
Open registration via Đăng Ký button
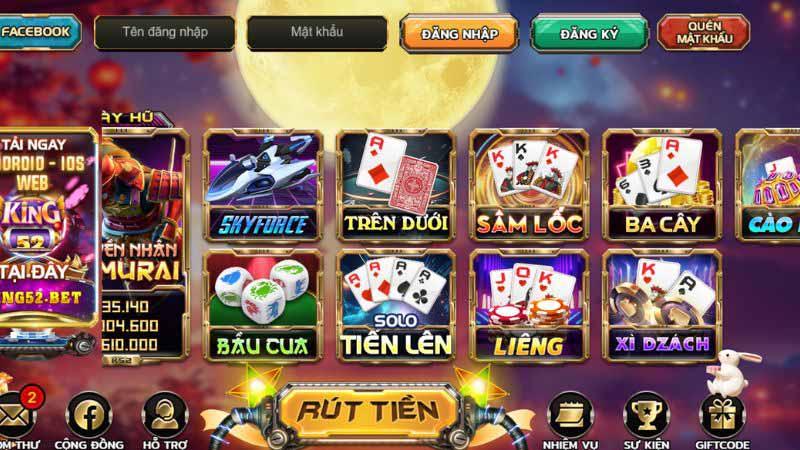(589, 34)
